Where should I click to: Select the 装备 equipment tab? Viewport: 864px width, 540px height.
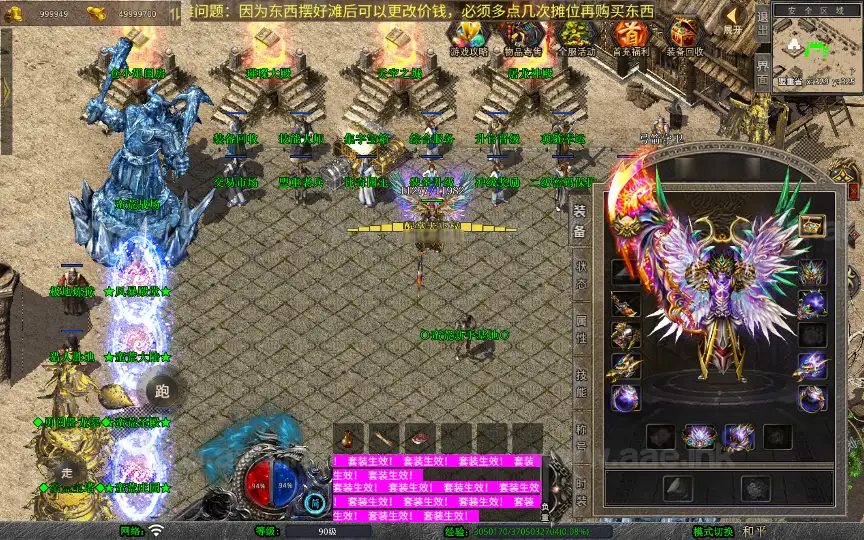pyautogui.click(x=580, y=222)
